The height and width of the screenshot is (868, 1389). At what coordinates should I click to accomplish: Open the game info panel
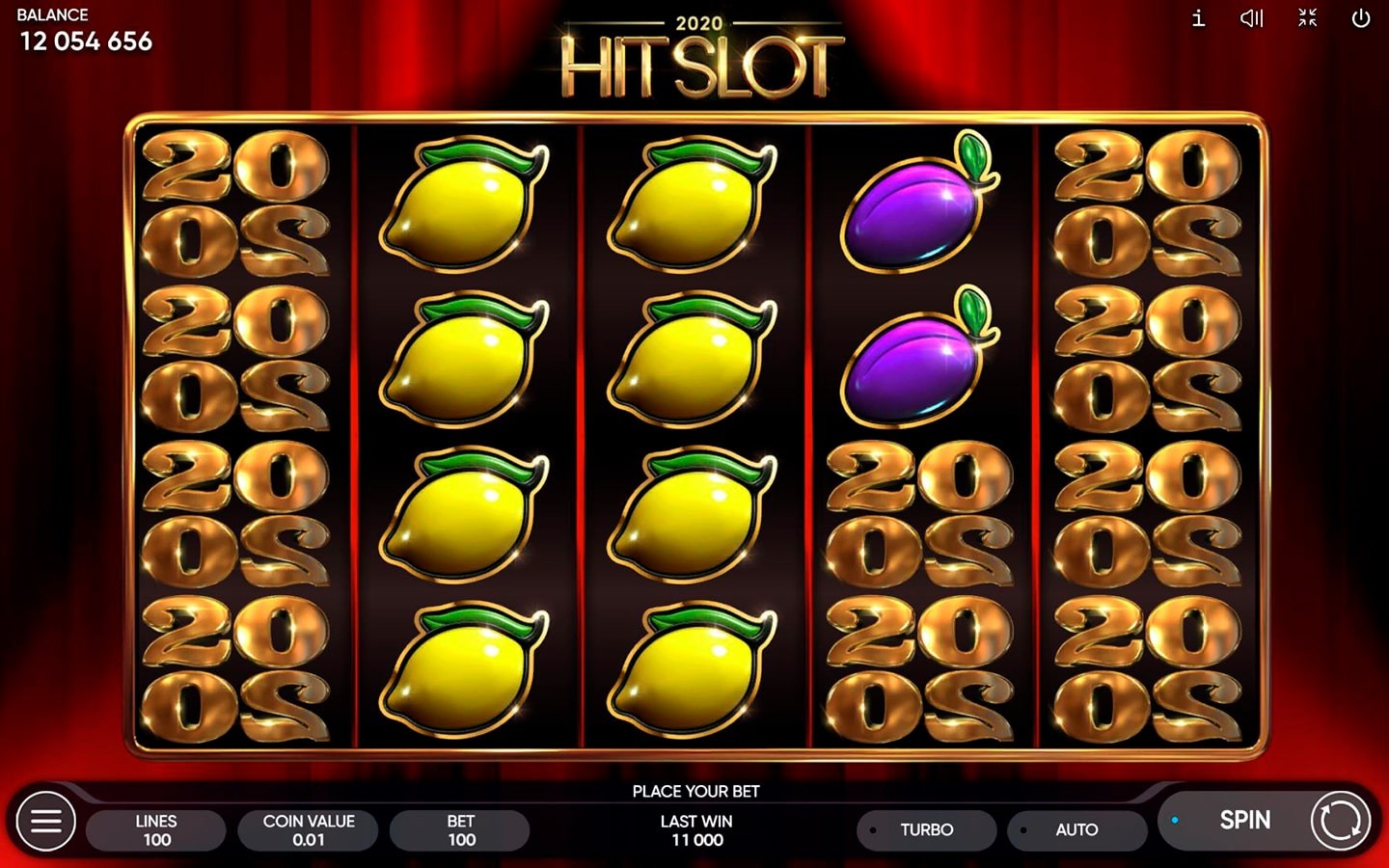click(1196, 18)
